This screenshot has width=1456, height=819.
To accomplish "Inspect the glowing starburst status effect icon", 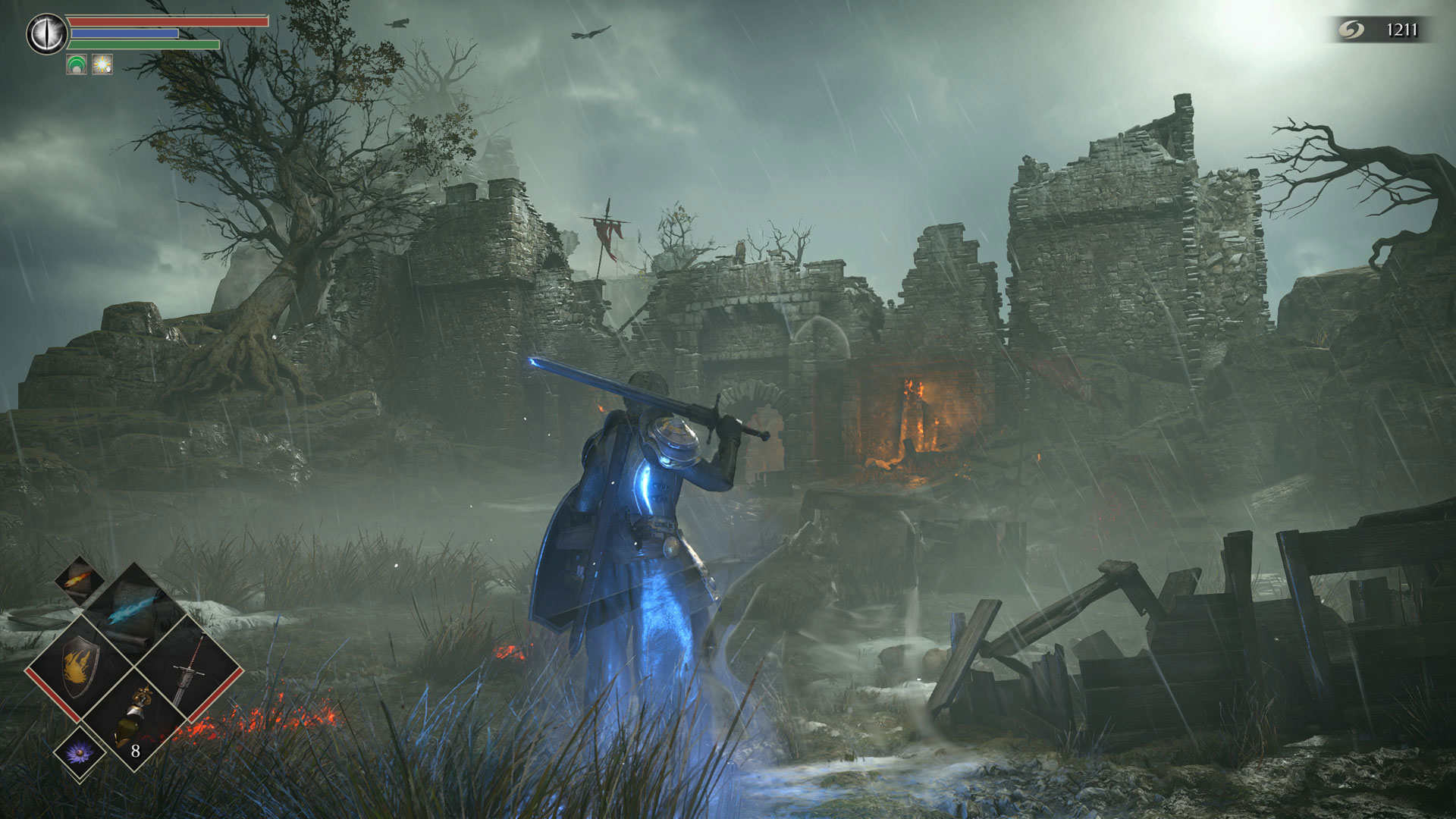I will [102, 64].
